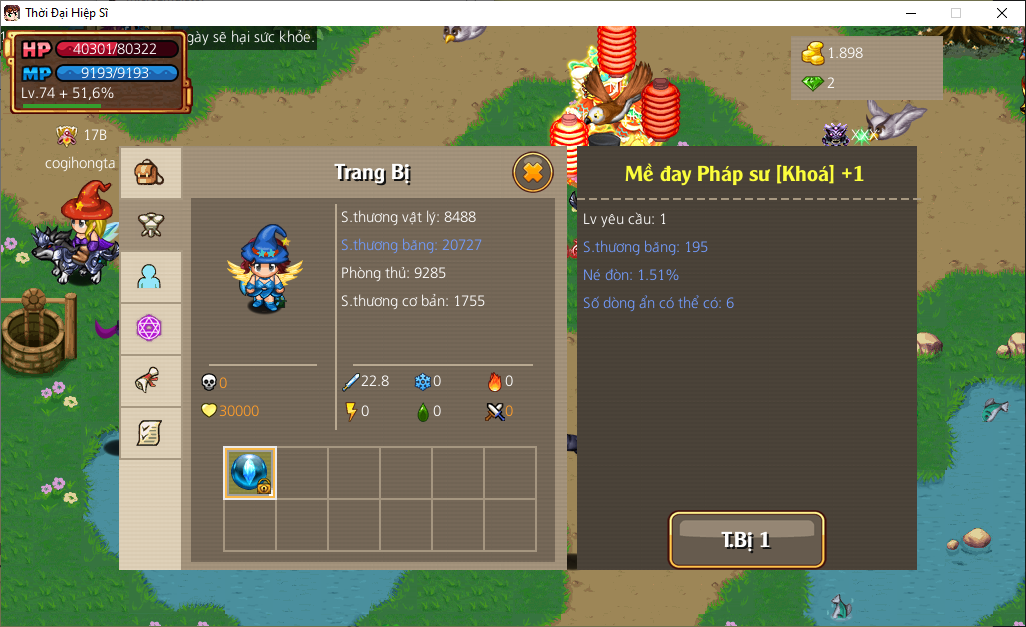This screenshot has width=1026, height=627.
Task: Click the green gem currency icon
Action: click(813, 83)
